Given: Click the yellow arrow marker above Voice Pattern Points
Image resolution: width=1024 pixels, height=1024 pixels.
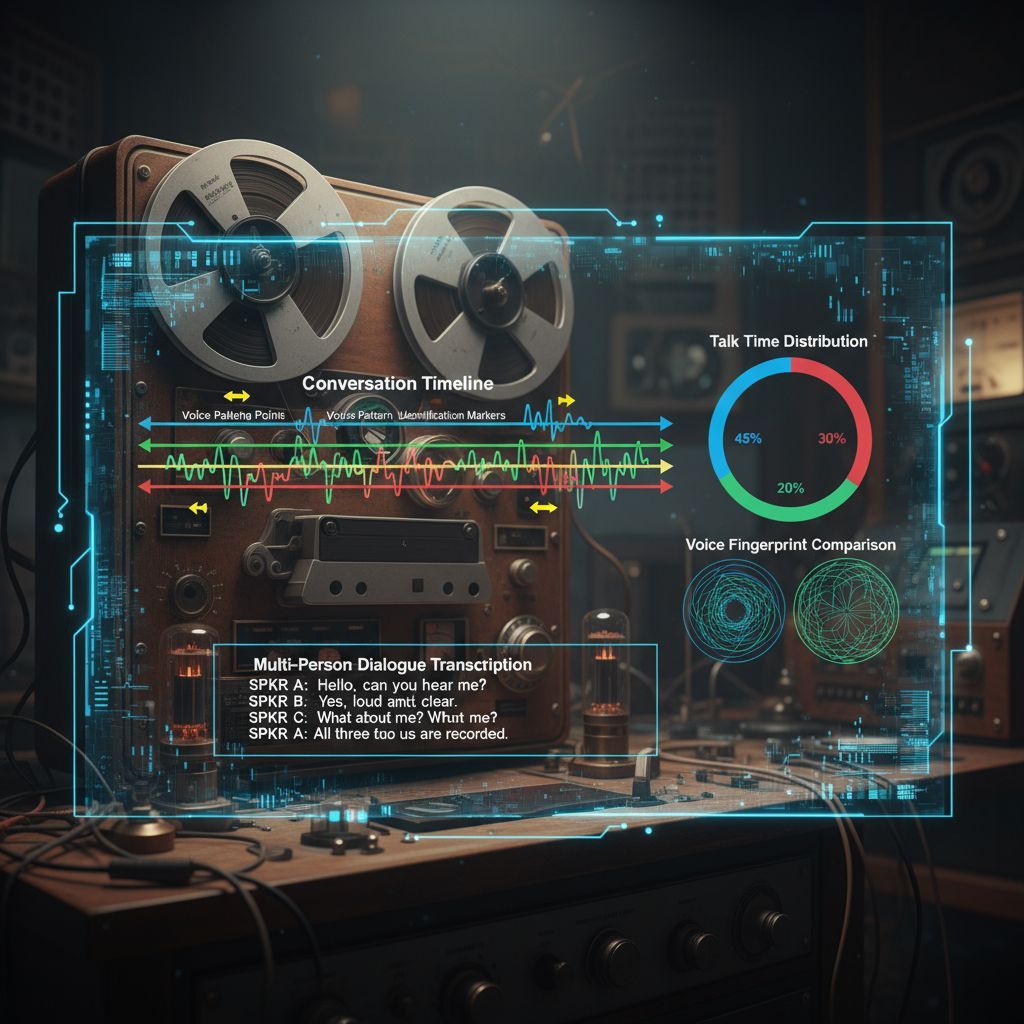Looking at the screenshot, I should point(237,397).
